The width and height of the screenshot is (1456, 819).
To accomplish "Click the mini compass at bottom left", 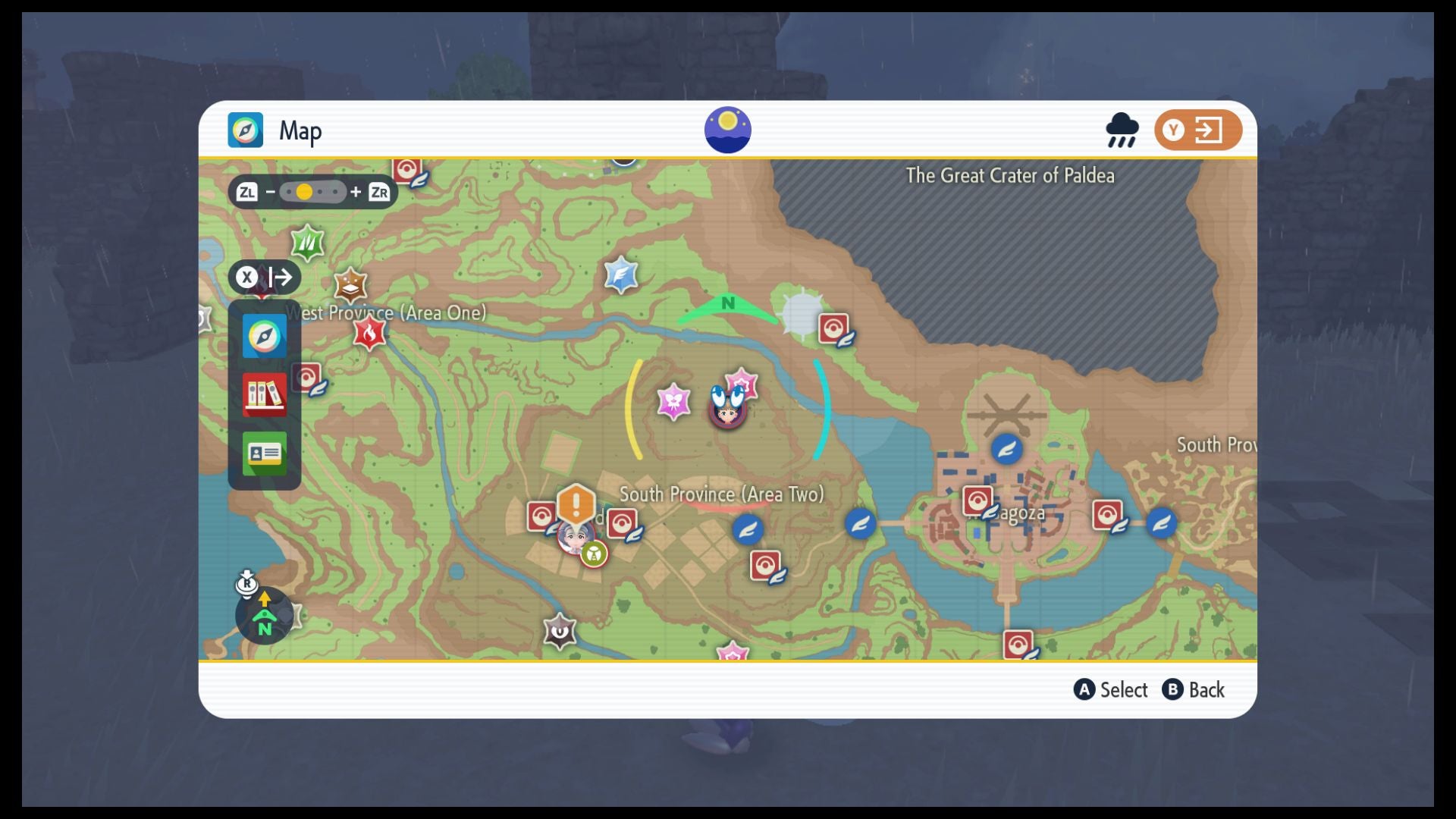I will point(264,611).
